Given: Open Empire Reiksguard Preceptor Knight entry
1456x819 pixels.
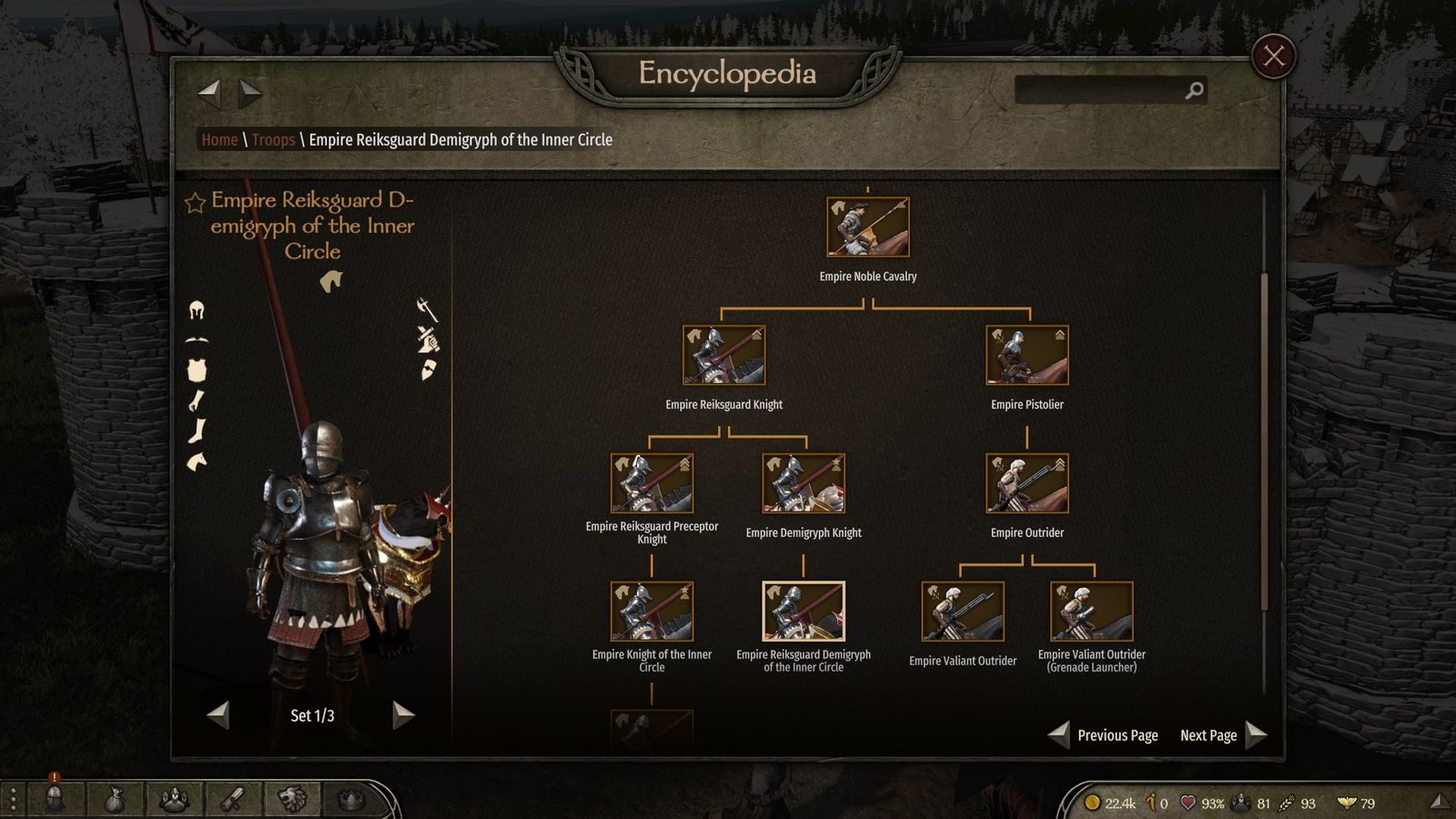Looking at the screenshot, I should point(652,483).
